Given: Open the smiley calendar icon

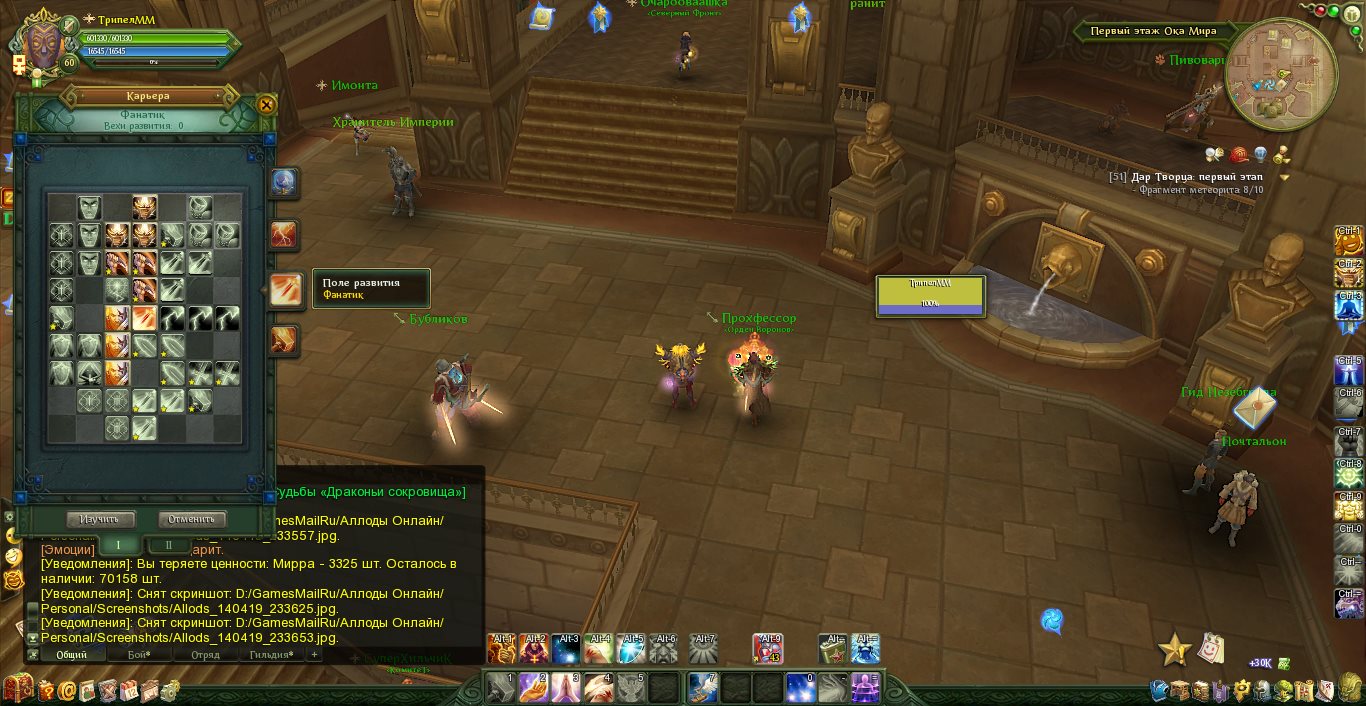Looking at the screenshot, I should pos(1211,648).
